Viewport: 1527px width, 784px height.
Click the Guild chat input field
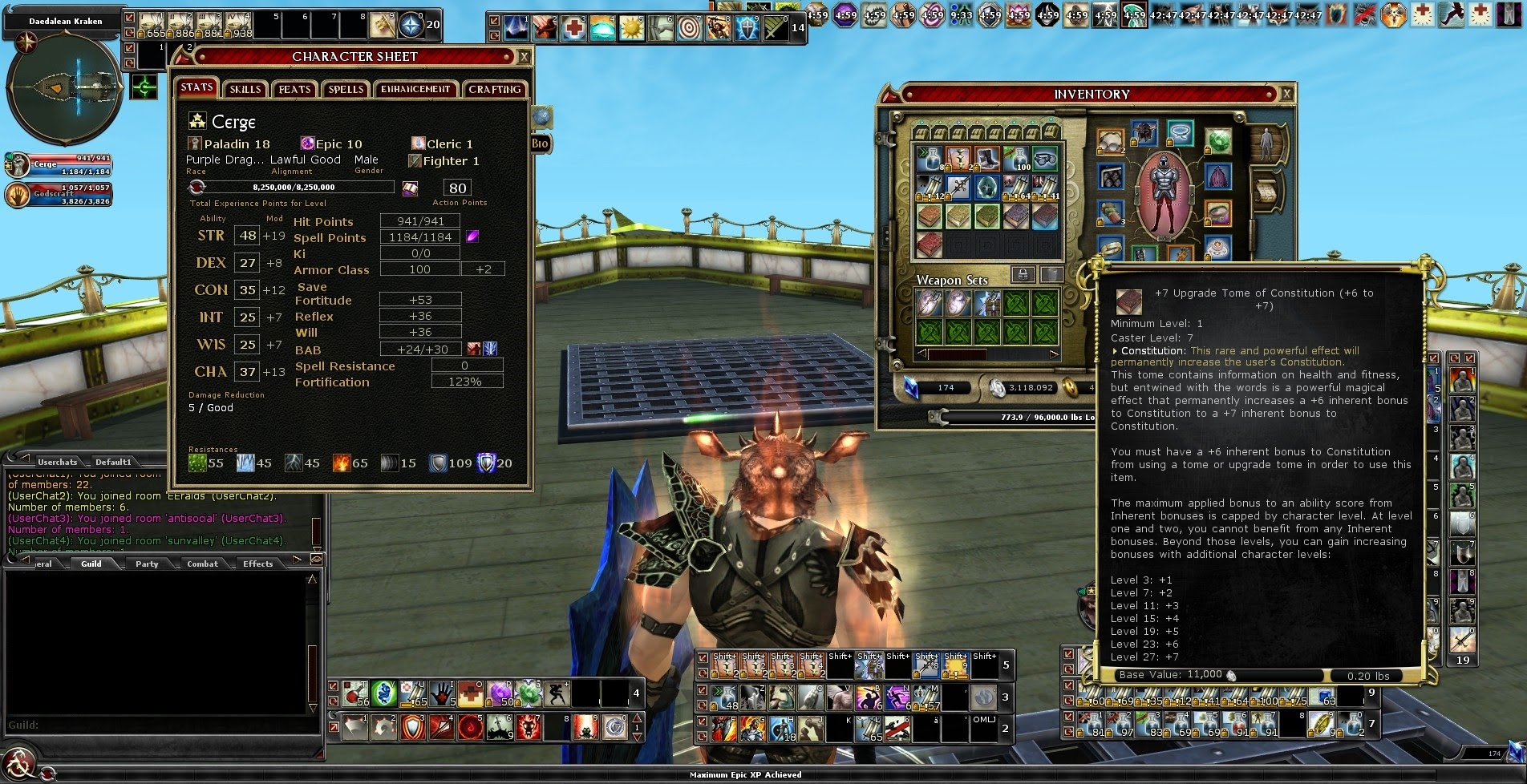pyautogui.click(x=160, y=725)
